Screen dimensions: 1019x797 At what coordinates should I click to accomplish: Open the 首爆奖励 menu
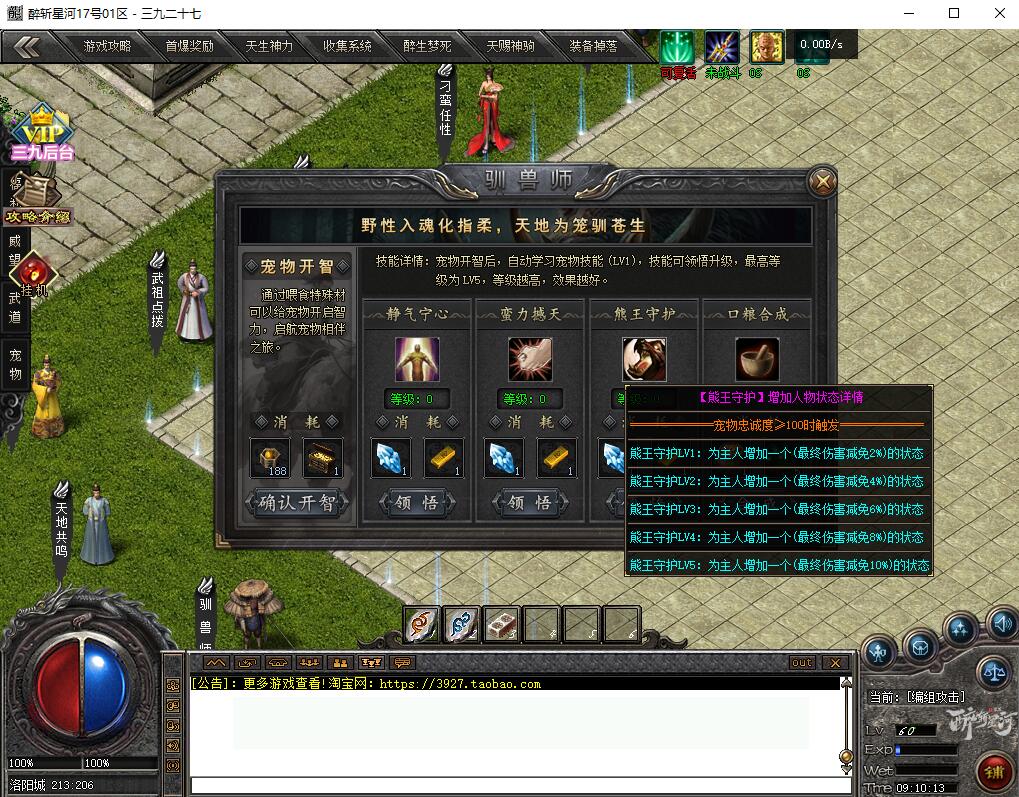pos(189,46)
